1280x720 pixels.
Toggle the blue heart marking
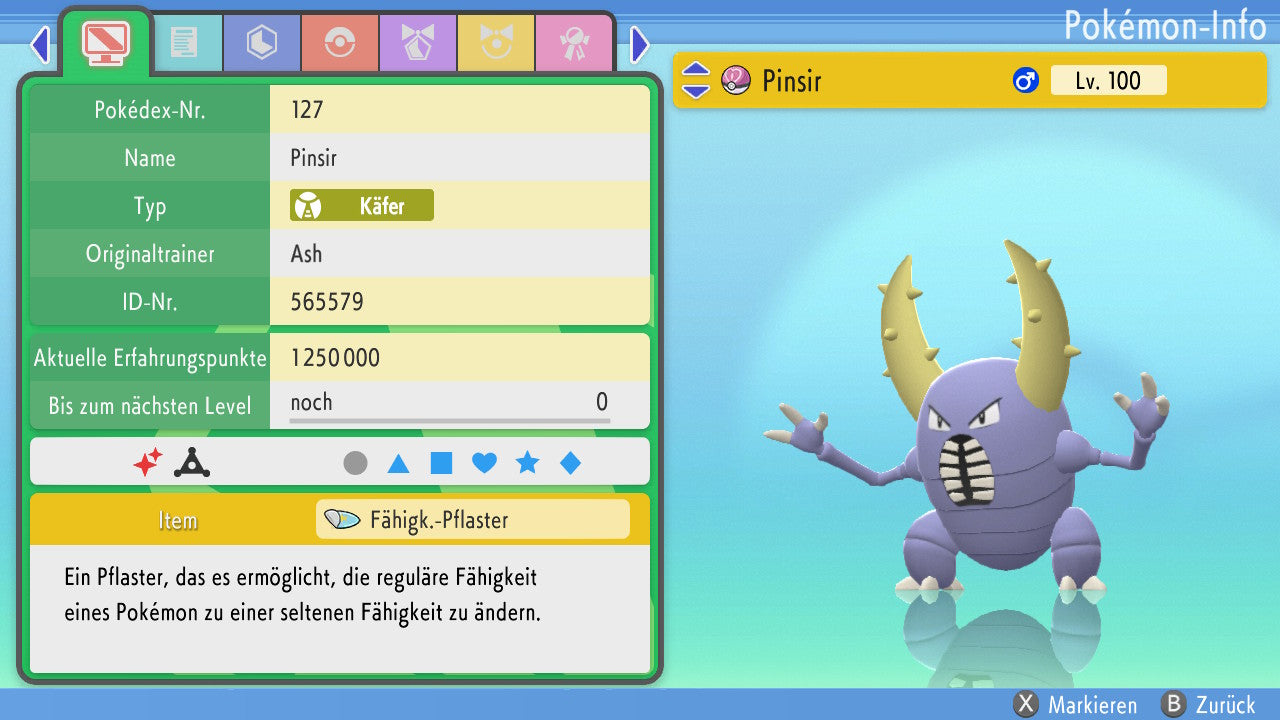click(x=484, y=463)
